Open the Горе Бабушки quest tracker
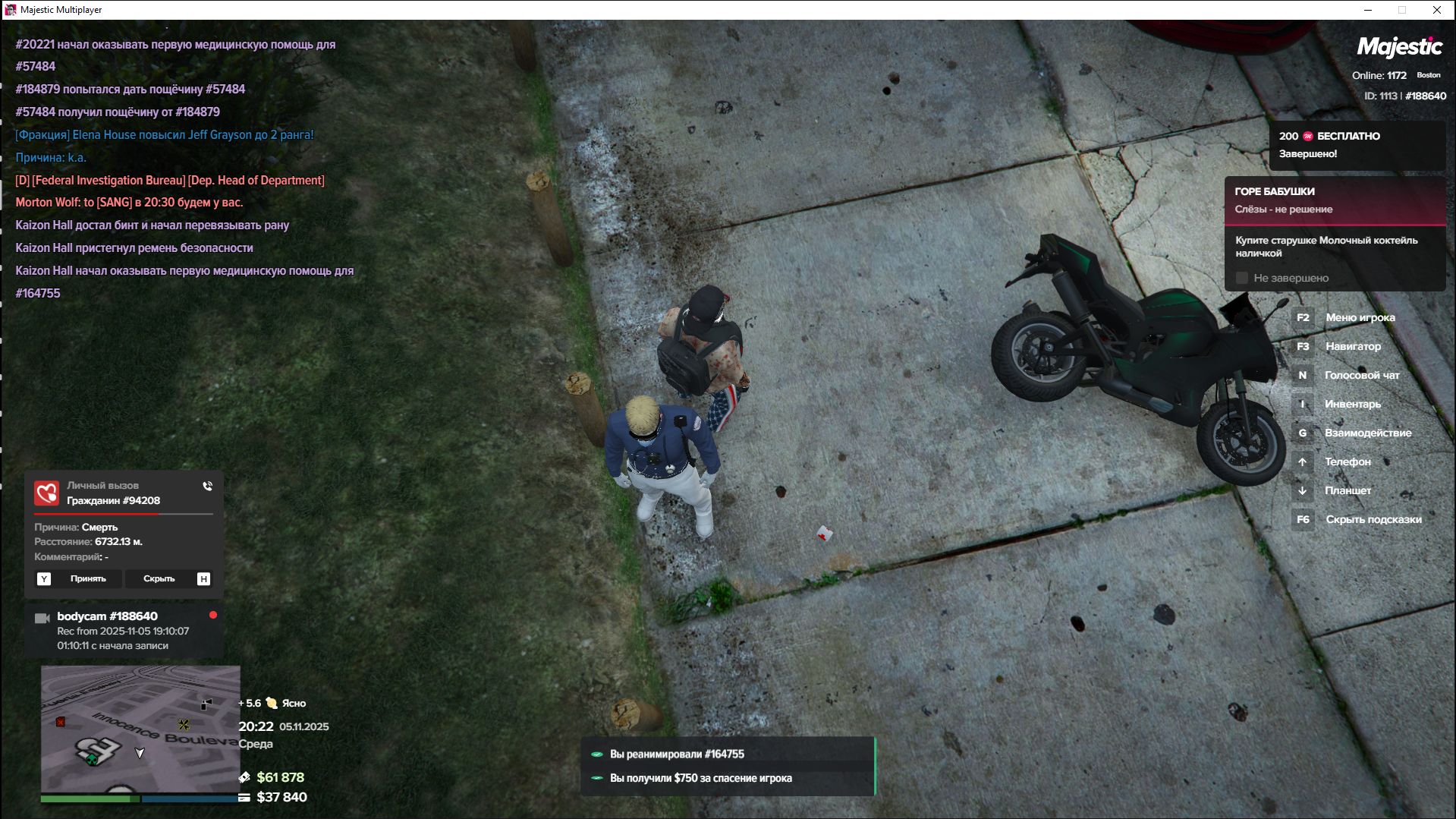 click(x=1335, y=200)
